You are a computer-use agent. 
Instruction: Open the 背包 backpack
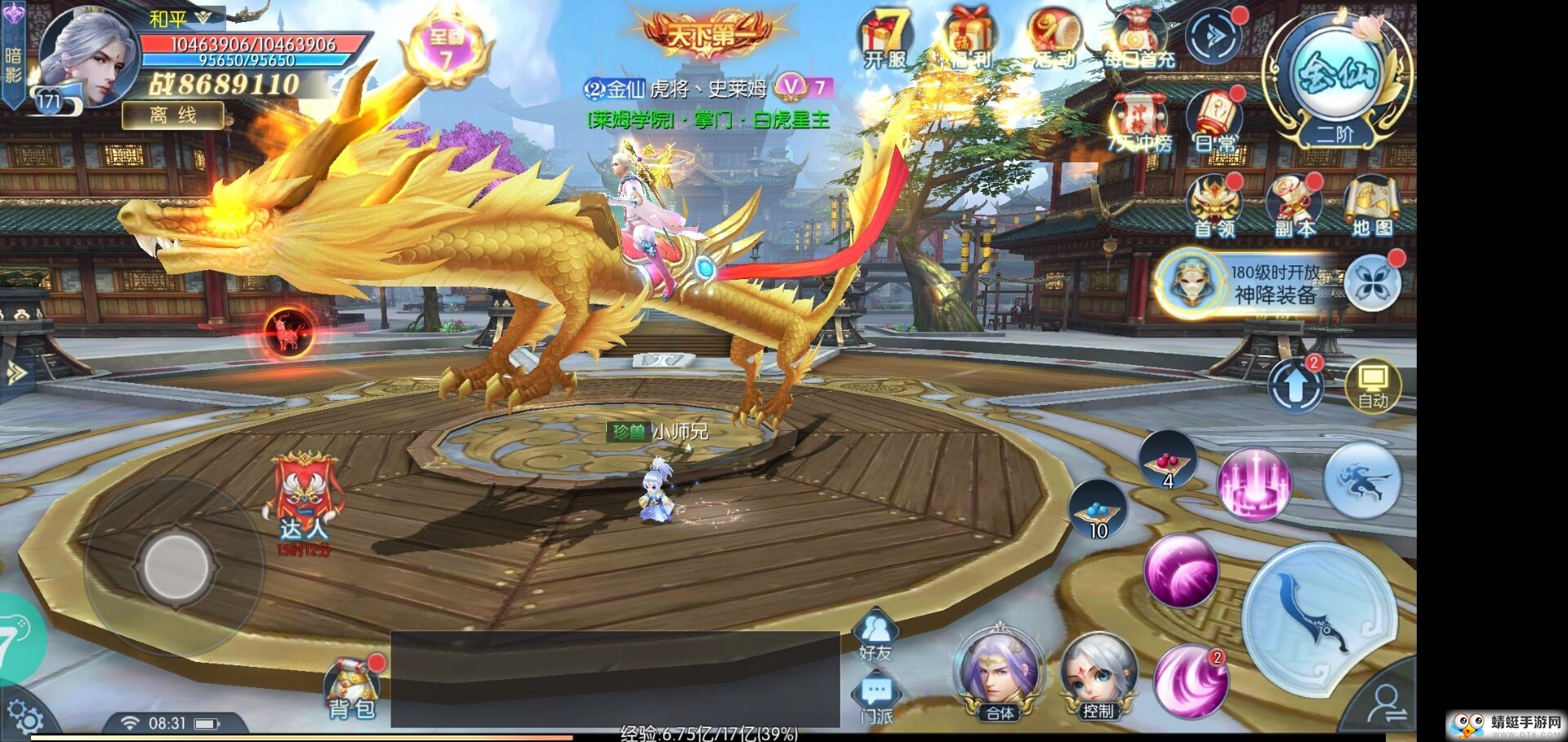click(x=352, y=690)
